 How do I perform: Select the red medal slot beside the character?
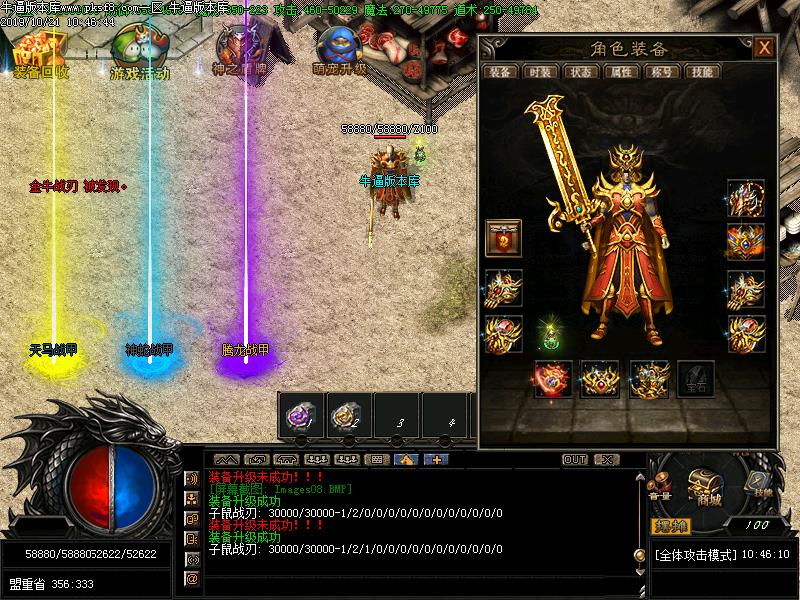[x=503, y=239]
